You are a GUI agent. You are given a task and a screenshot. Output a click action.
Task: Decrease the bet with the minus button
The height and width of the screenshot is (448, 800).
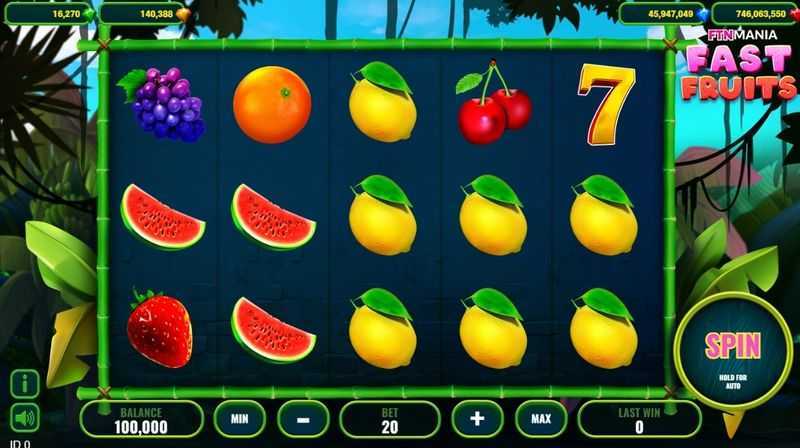tap(300, 416)
